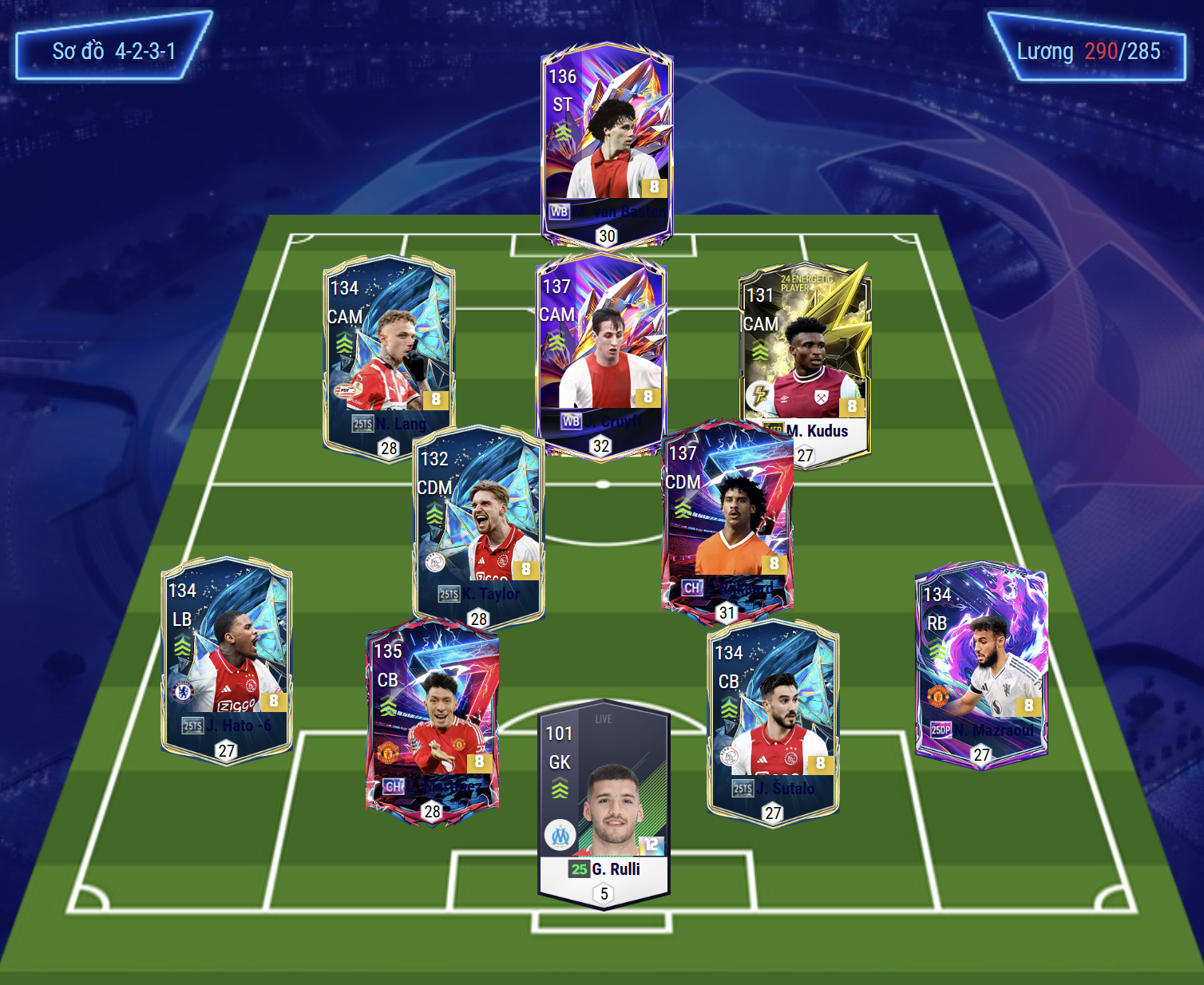Select the N. Mazraoui RB card
Image resolution: width=1204 pixels, height=985 pixels.
[980, 667]
